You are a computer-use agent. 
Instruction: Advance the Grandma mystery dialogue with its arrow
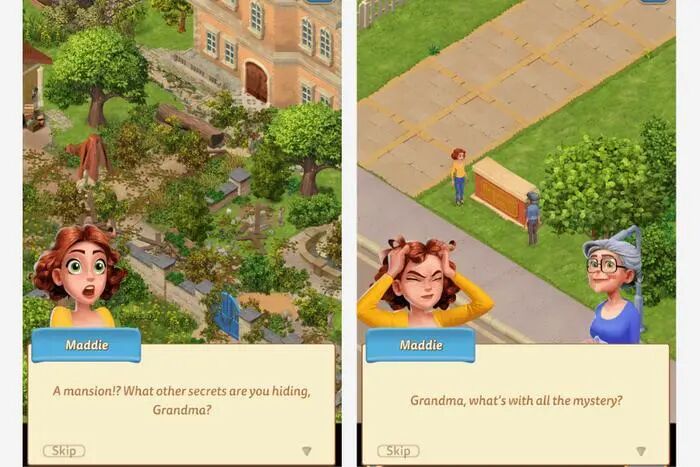[x=641, y=451]
